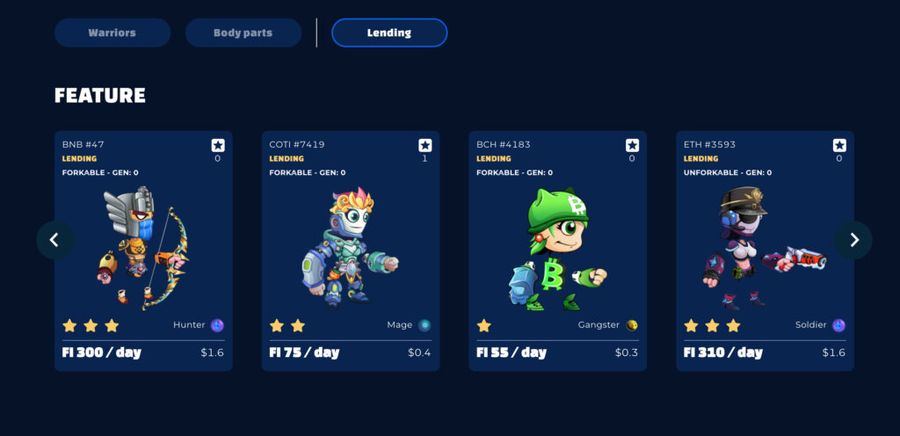Open the Body parts tab
The height and width of the screenshot is (436, 900).
pos(243,33)
